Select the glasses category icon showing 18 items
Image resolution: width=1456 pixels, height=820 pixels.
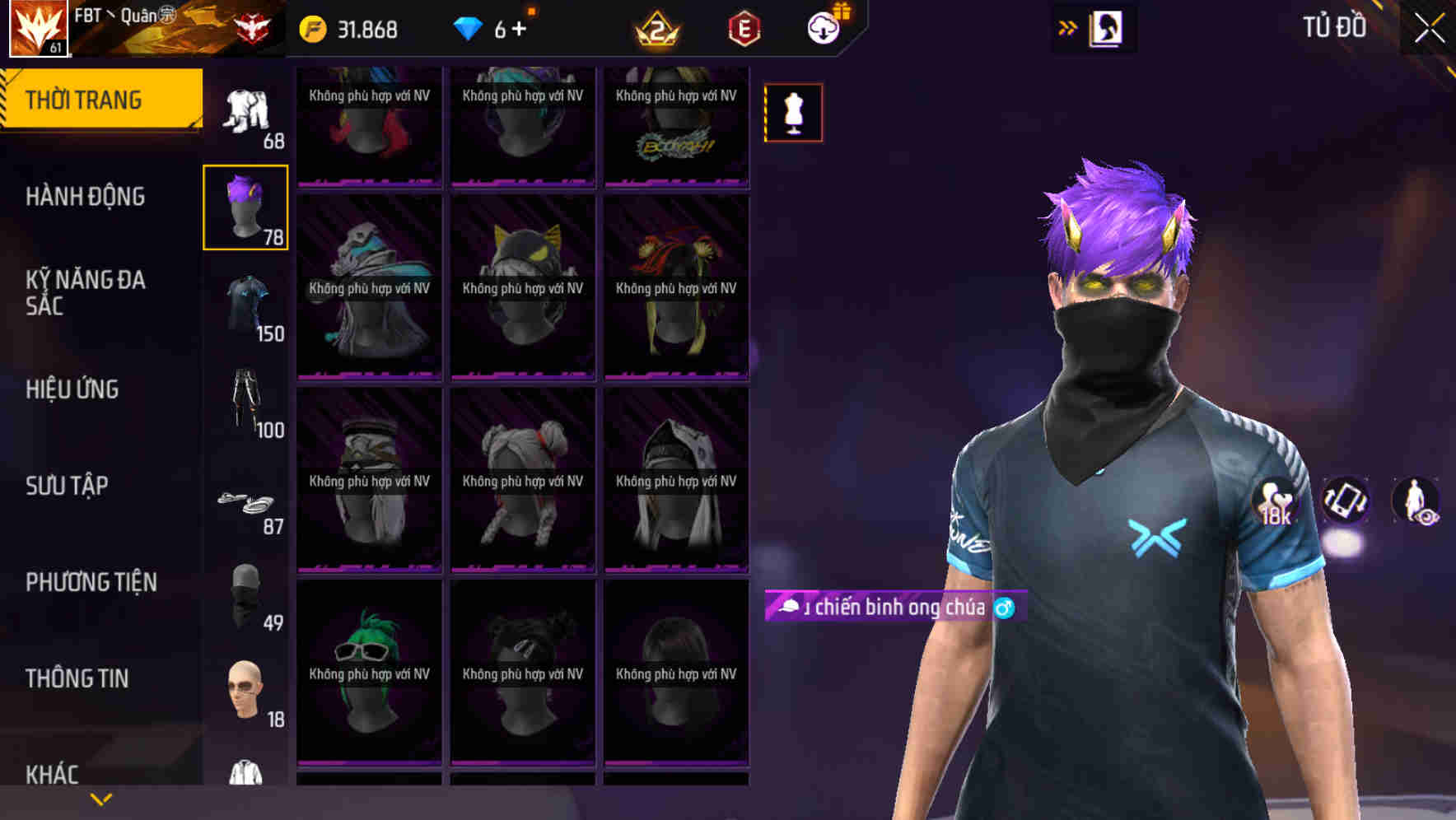[245, 692]
